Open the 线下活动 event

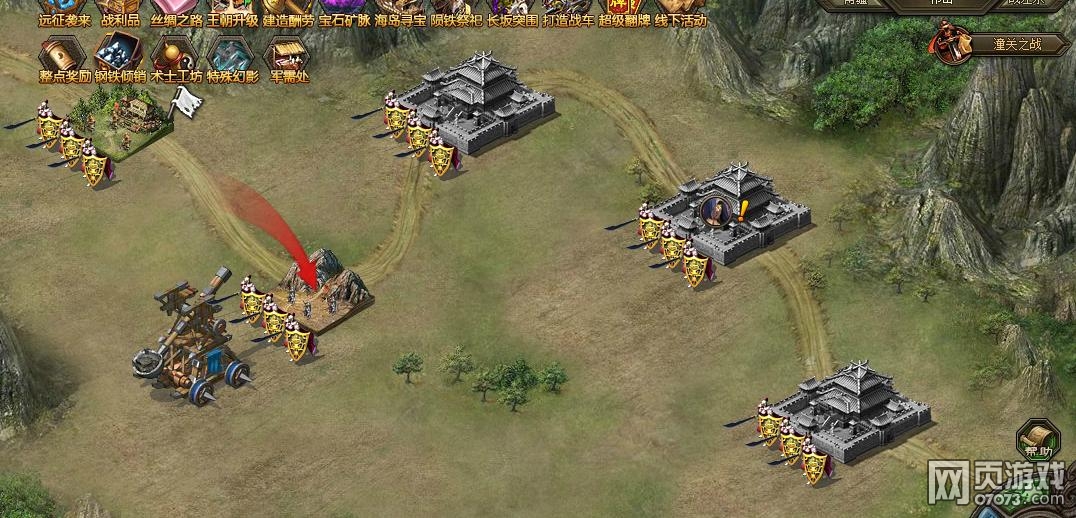tap(680, 10)
